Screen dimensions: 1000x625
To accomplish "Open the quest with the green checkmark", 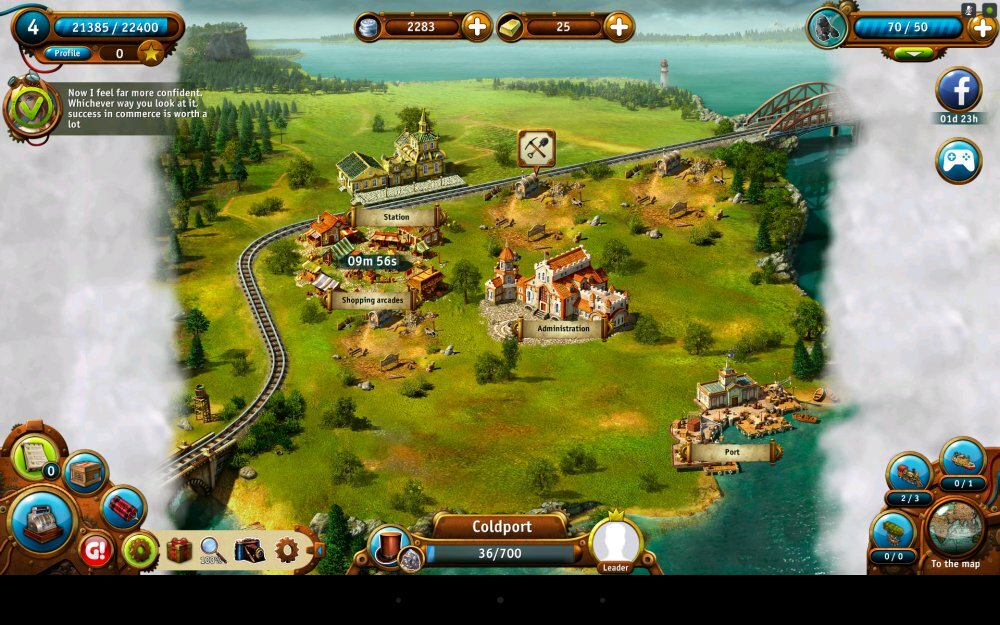I will pos(32,106).
